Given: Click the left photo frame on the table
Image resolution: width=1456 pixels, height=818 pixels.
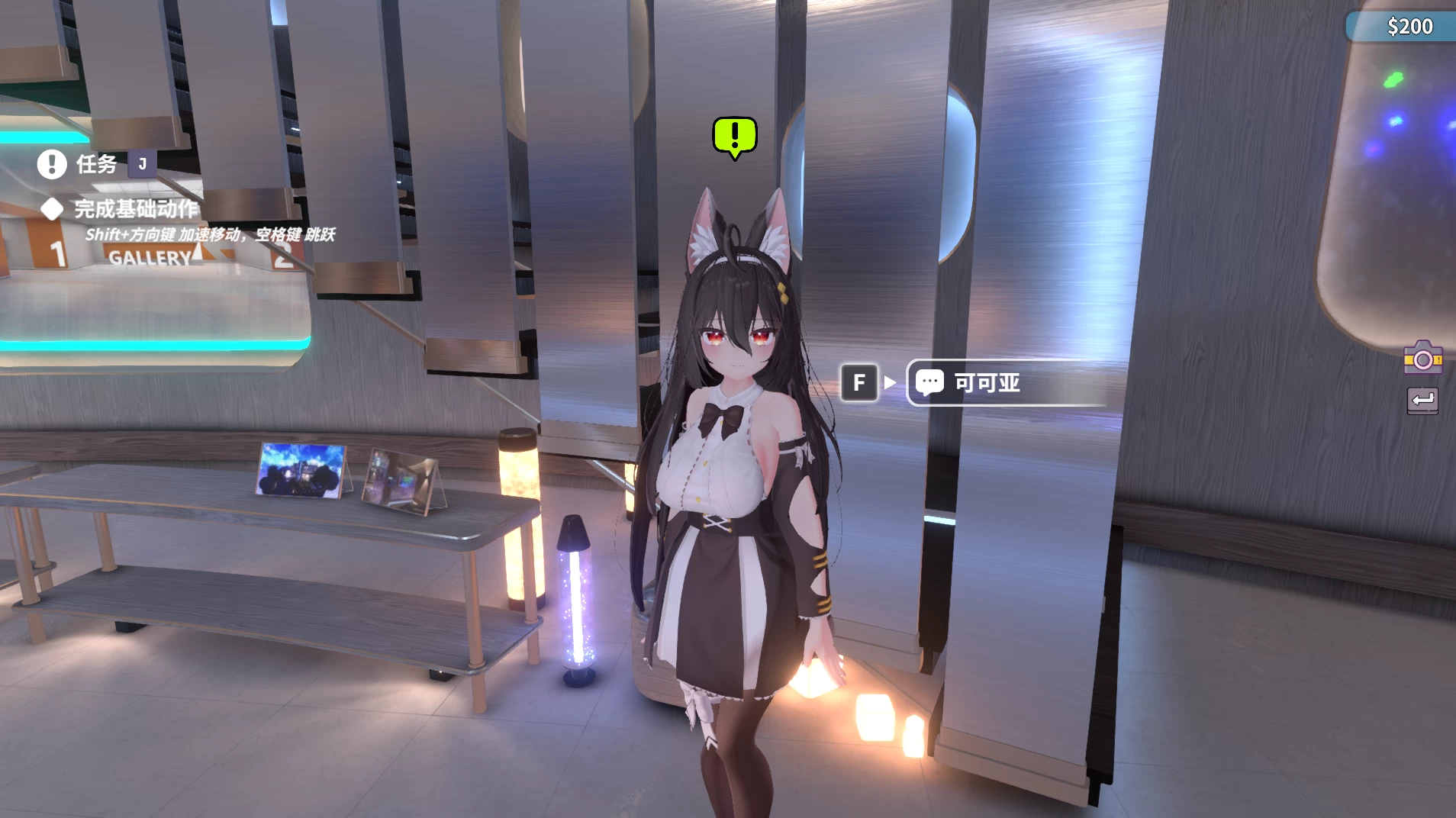Looking at the screenshot, I should click(299, 469).
